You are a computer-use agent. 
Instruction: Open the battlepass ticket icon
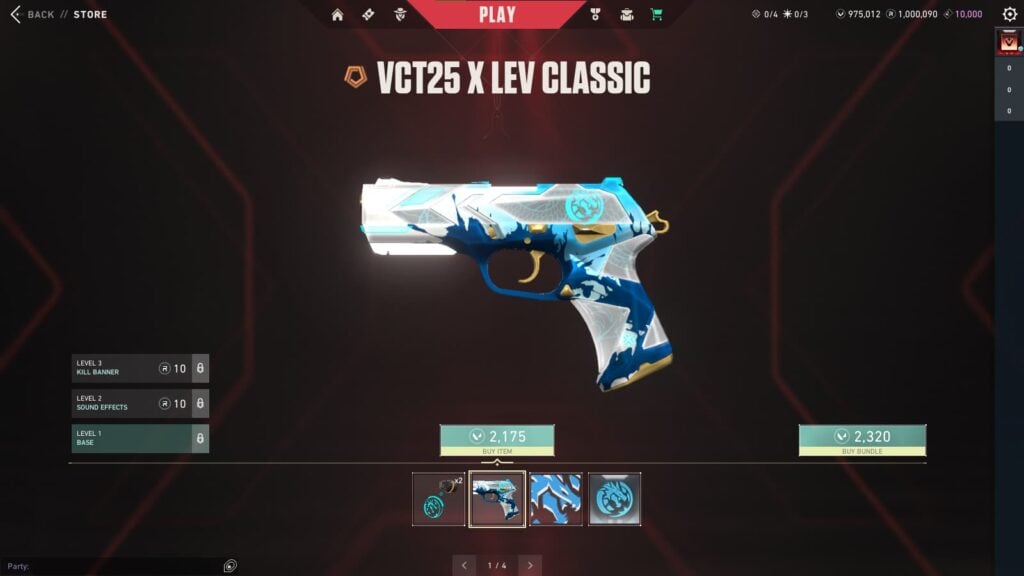[x=368, y=15]
